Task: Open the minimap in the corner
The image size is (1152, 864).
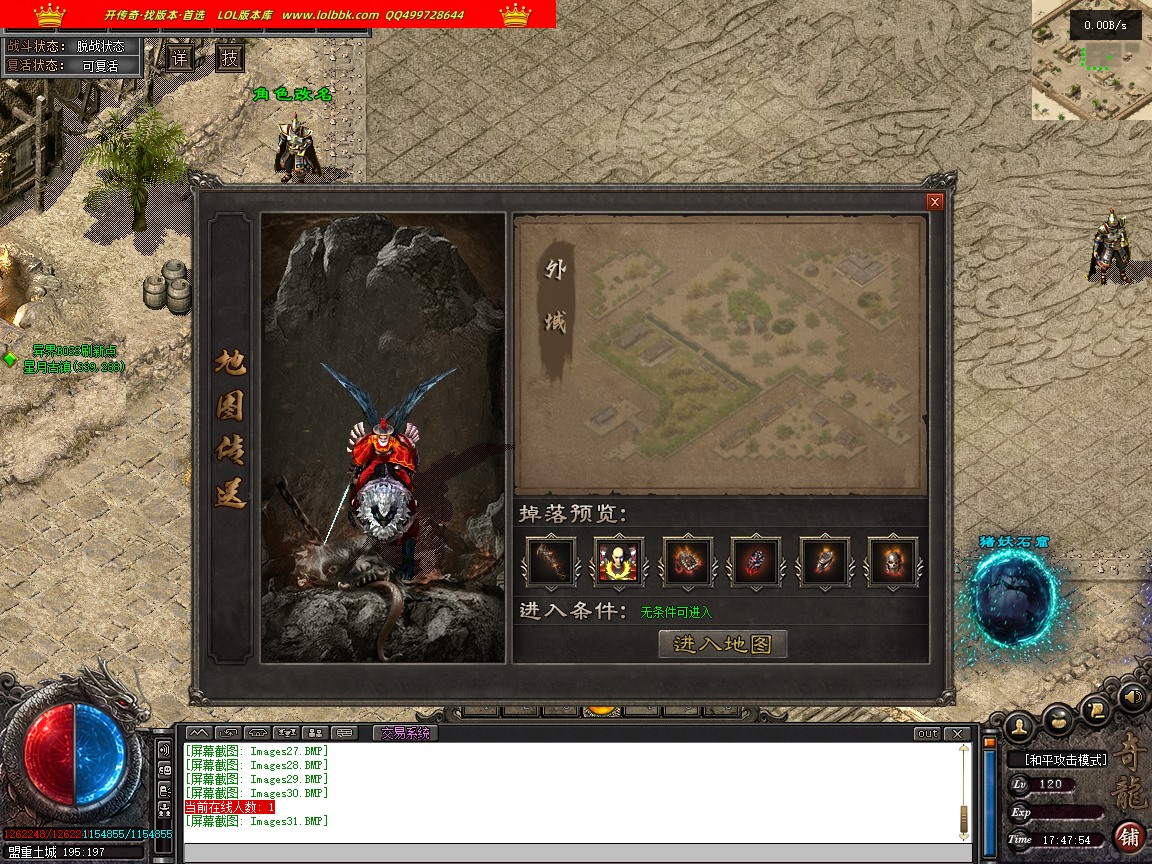Action: point(1091,60)
